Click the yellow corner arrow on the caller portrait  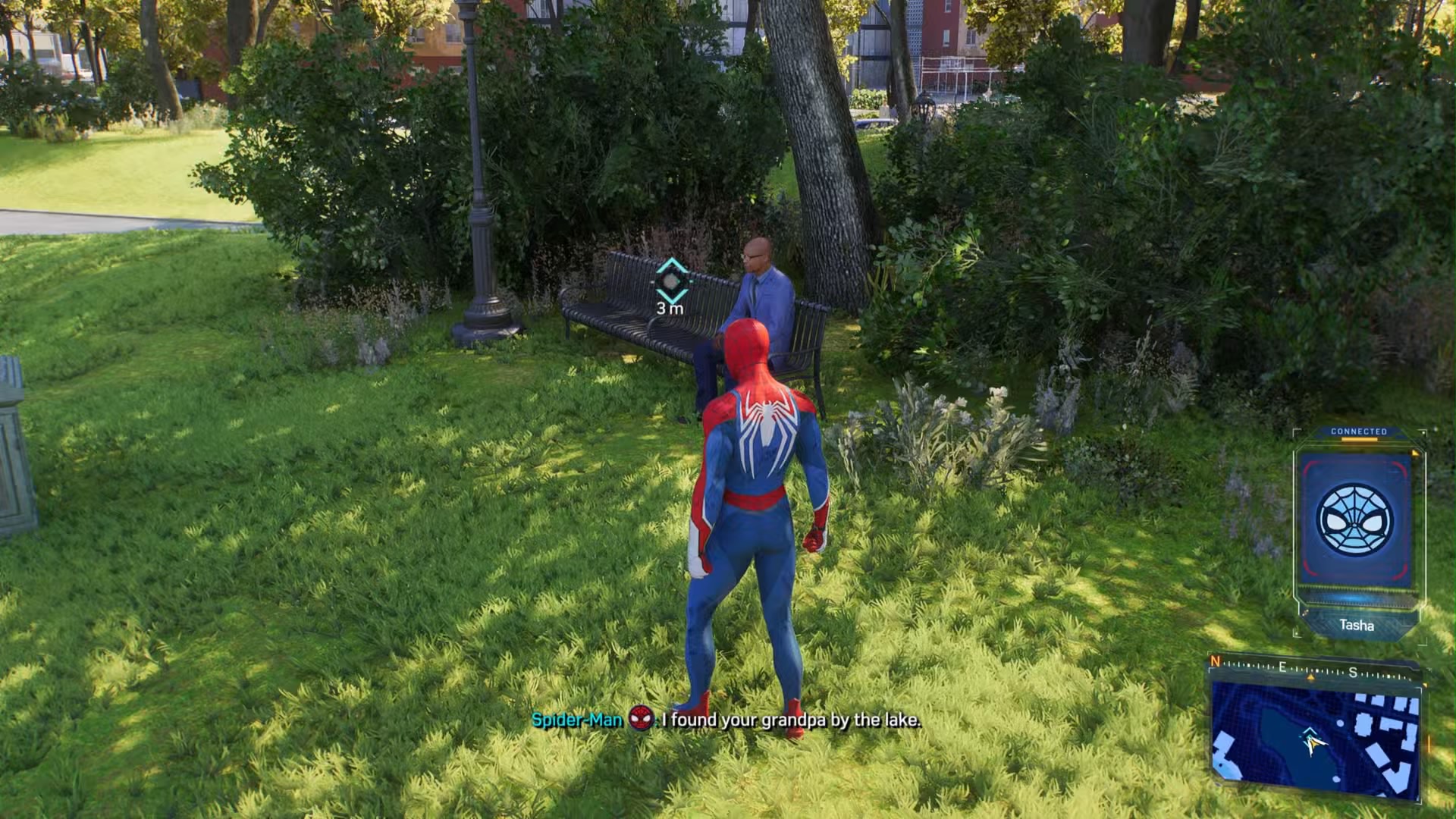click(1414, 453)
